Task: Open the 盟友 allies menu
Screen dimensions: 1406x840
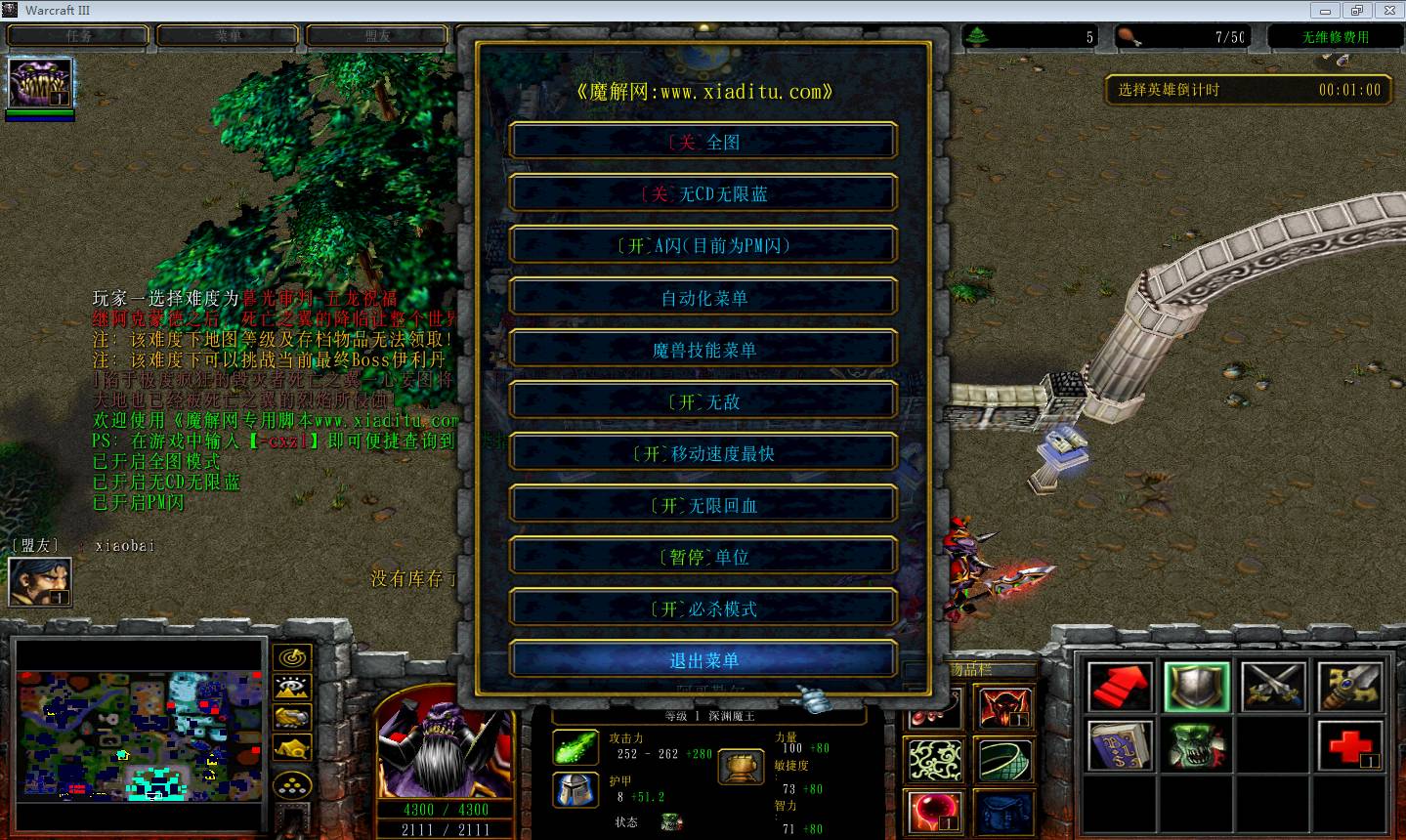Action: [377, 35]
